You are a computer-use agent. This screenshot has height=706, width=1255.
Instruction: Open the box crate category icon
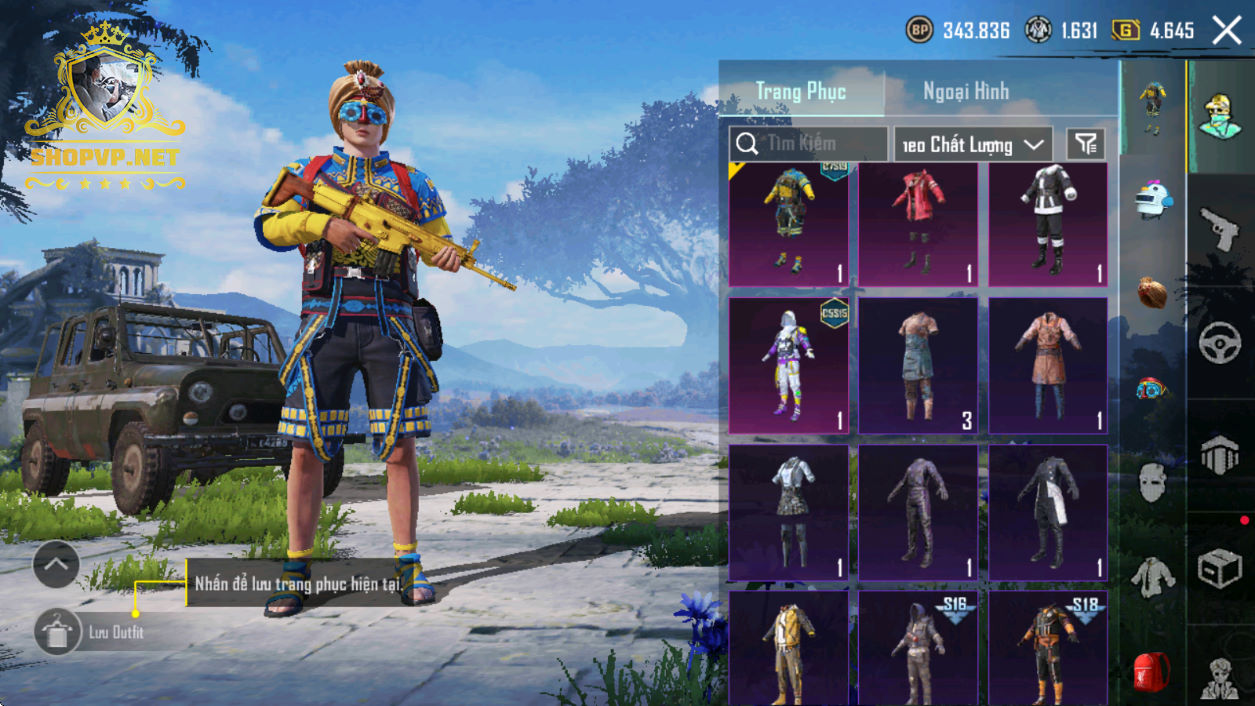click(x=1219, y=569)
